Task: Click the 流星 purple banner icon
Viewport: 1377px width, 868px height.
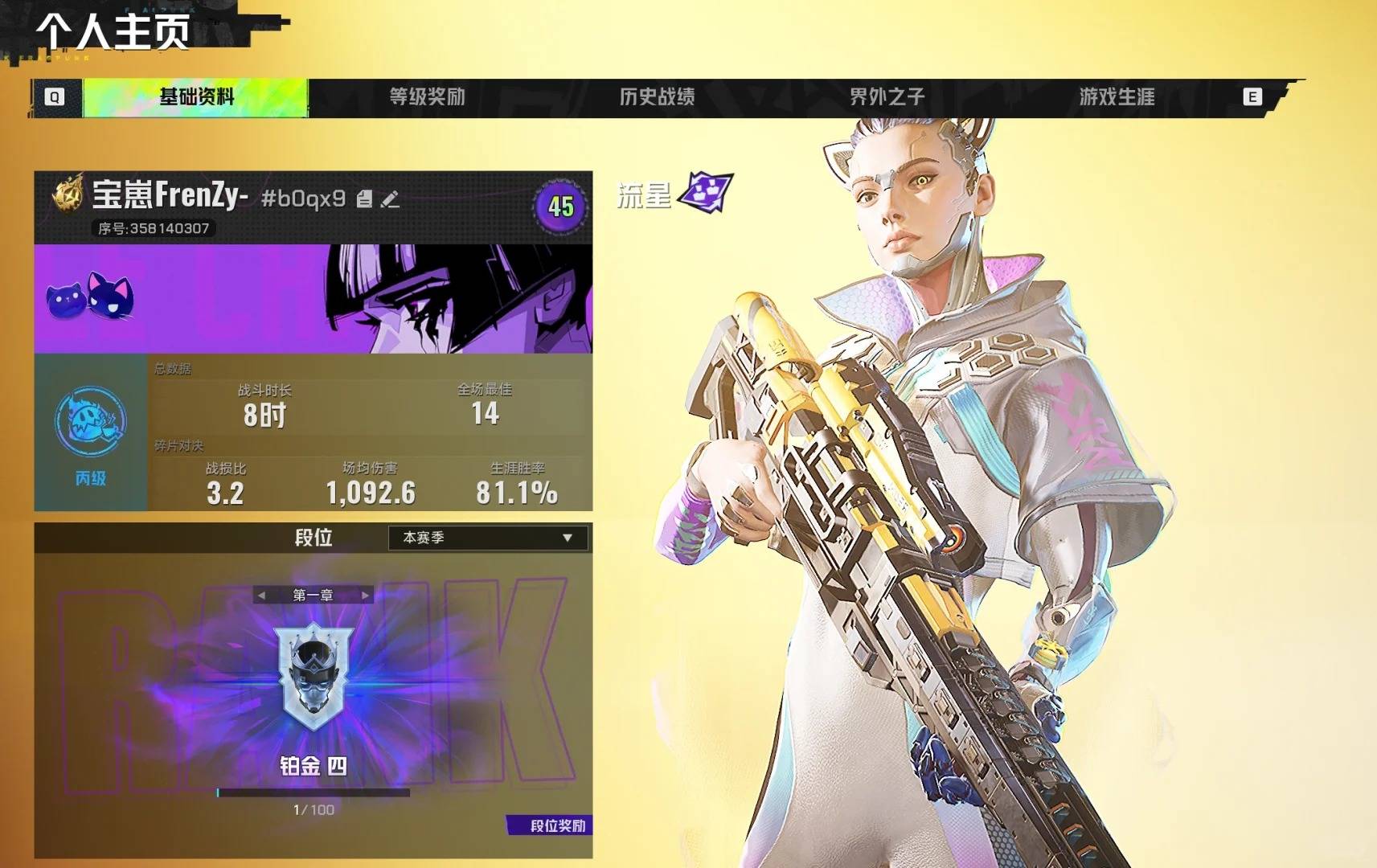Action: (x=703, y=194)
